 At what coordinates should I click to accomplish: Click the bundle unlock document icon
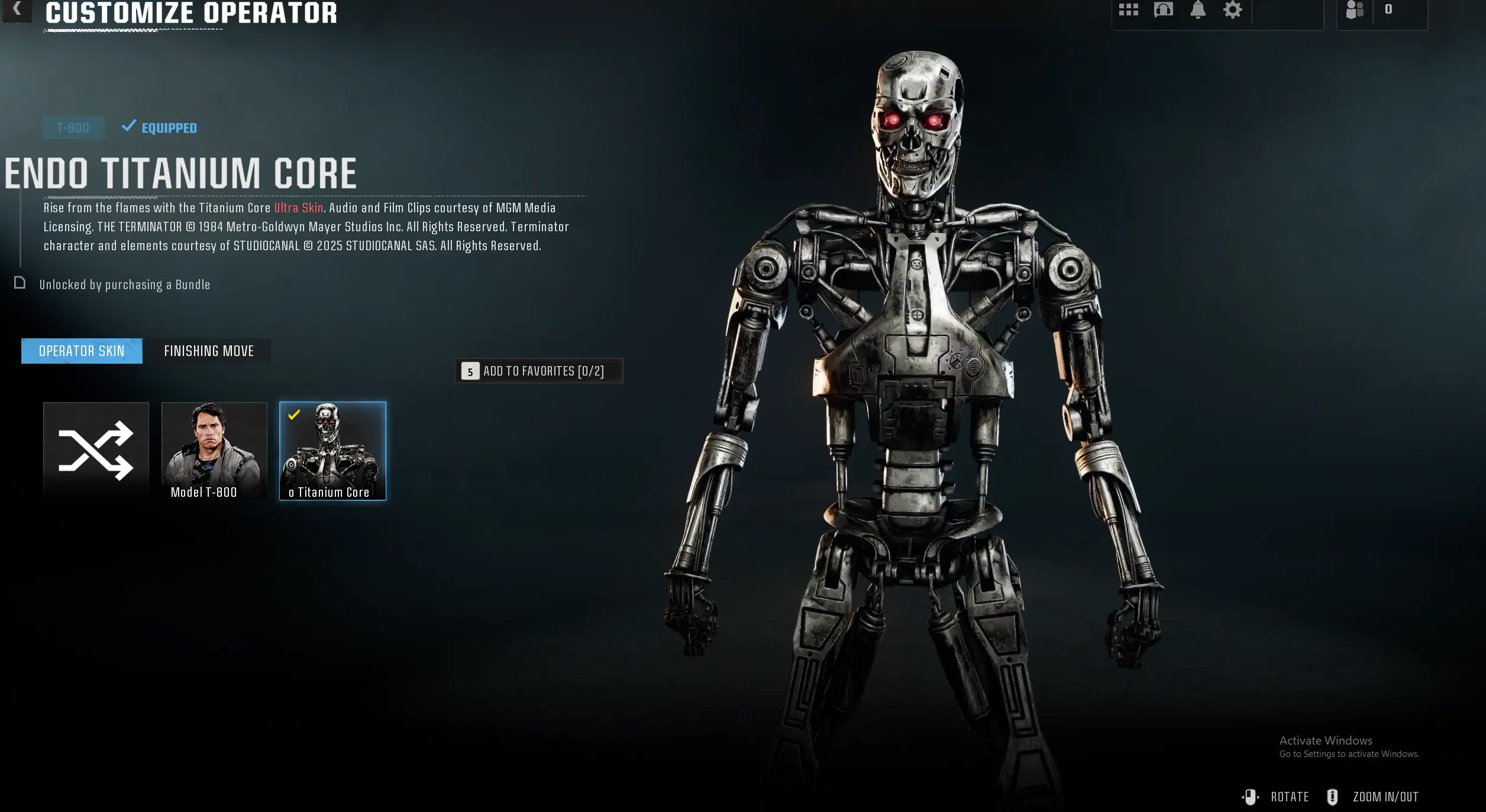click(x=20, y=283)
